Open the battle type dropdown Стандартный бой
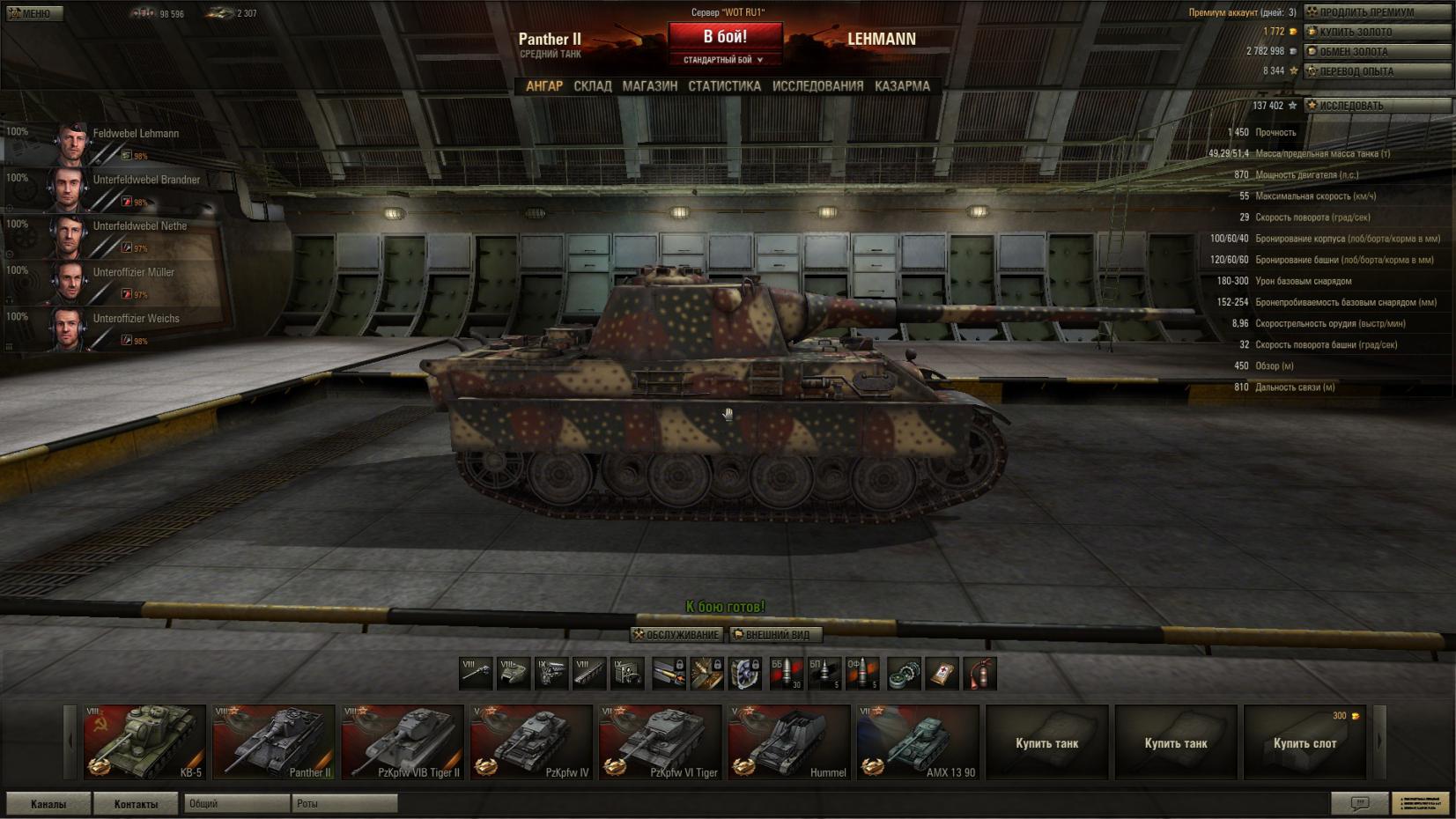The image size is (1456, 819). [724, 60]
